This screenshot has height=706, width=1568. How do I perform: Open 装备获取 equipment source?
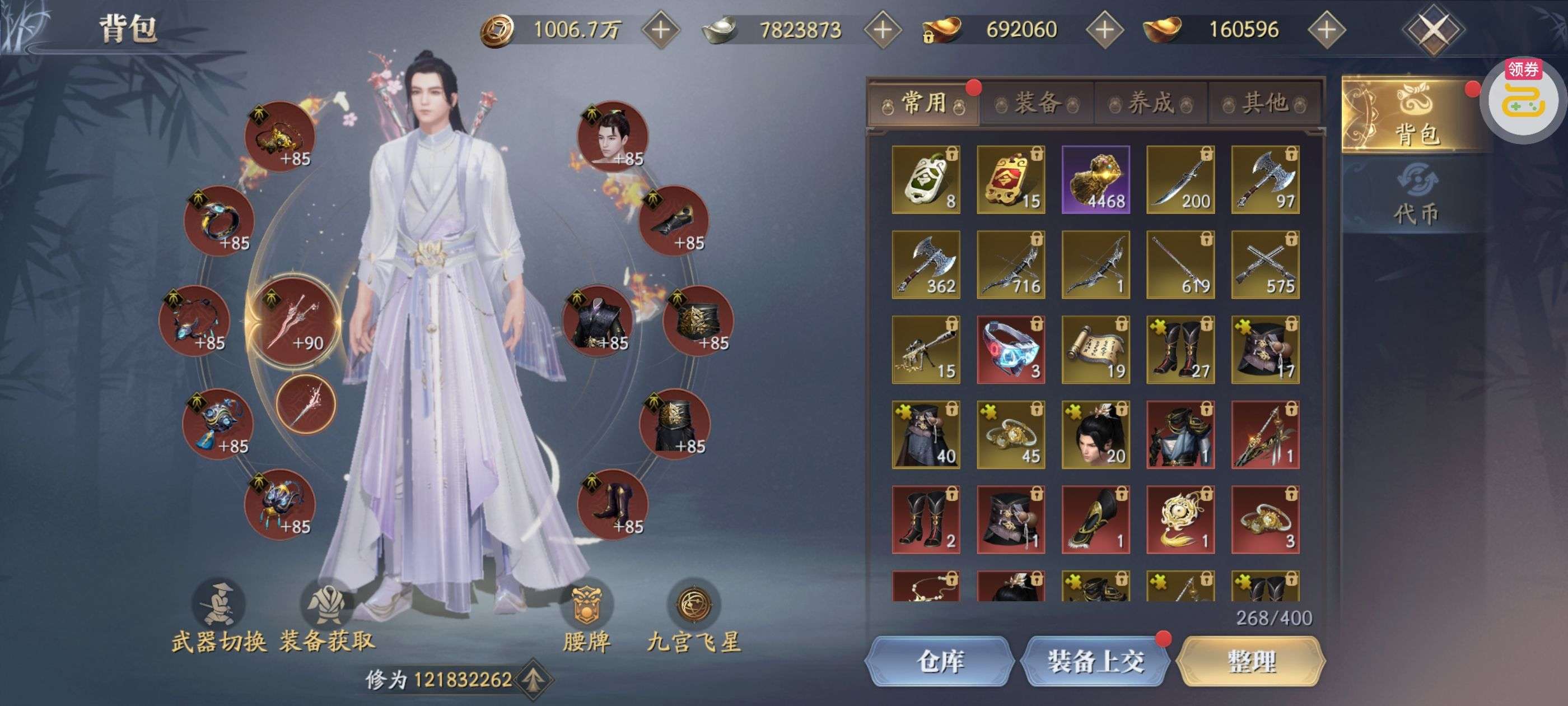tap(327, 616)
